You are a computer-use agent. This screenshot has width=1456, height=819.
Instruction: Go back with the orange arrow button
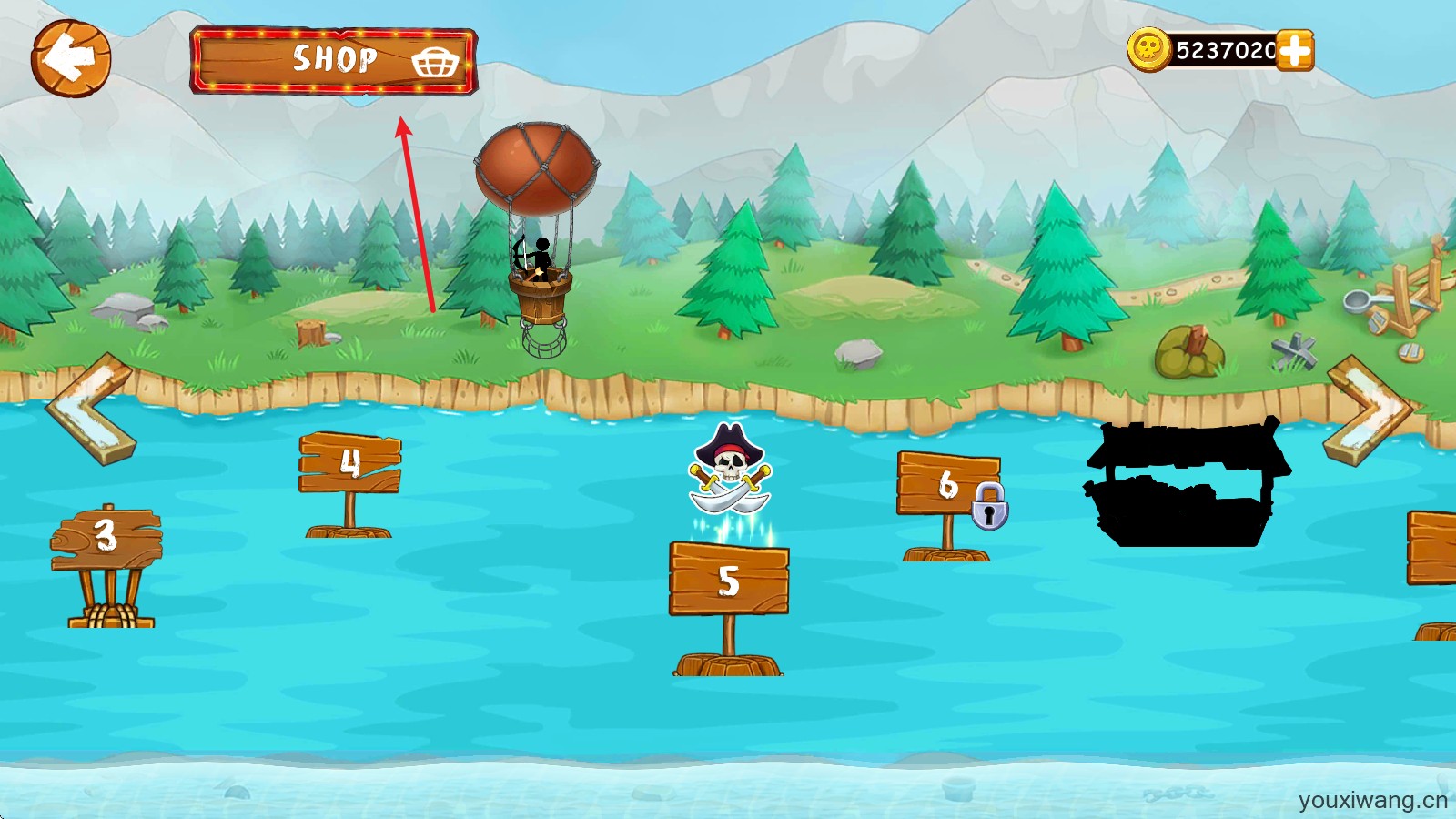click(x=71, y=59)
